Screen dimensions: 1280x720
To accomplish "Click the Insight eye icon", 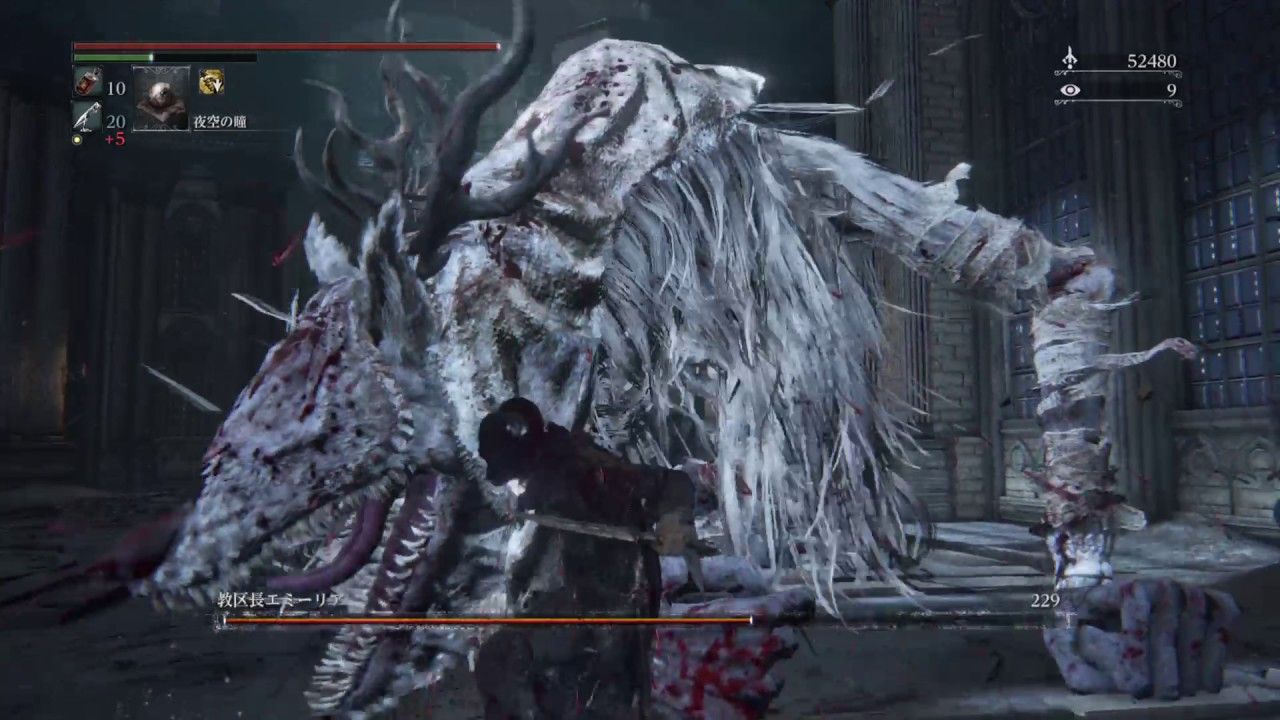I will point(1070,90).
